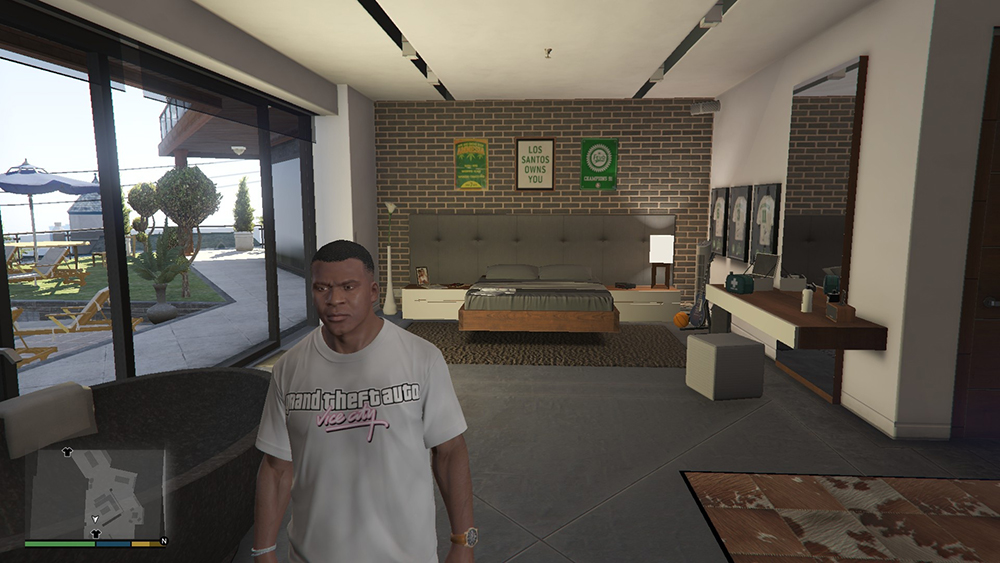
Task: Select the north compass marker on the minimap
Action: pos(163,541)
